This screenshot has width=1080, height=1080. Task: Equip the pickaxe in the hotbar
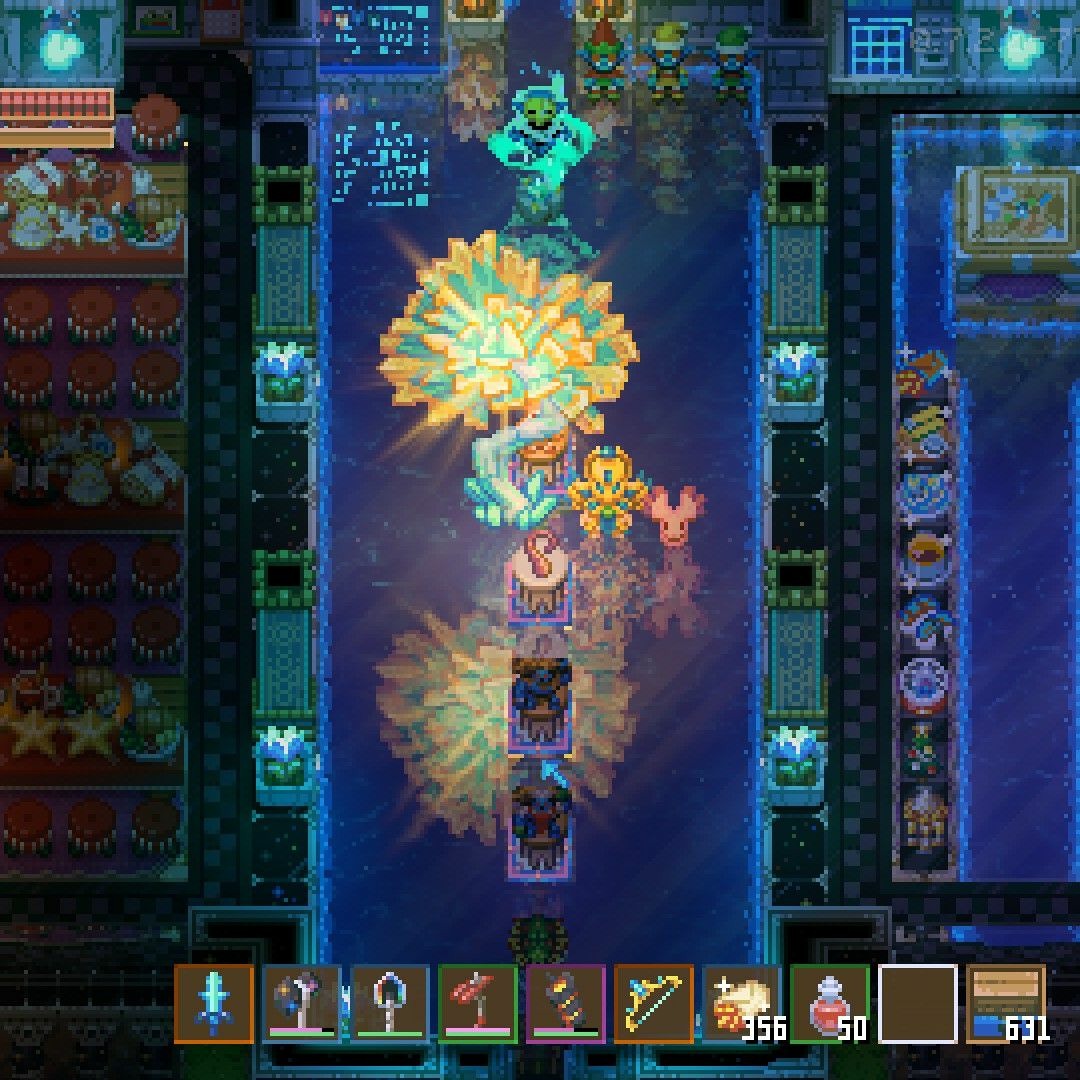coord(301,1003)
